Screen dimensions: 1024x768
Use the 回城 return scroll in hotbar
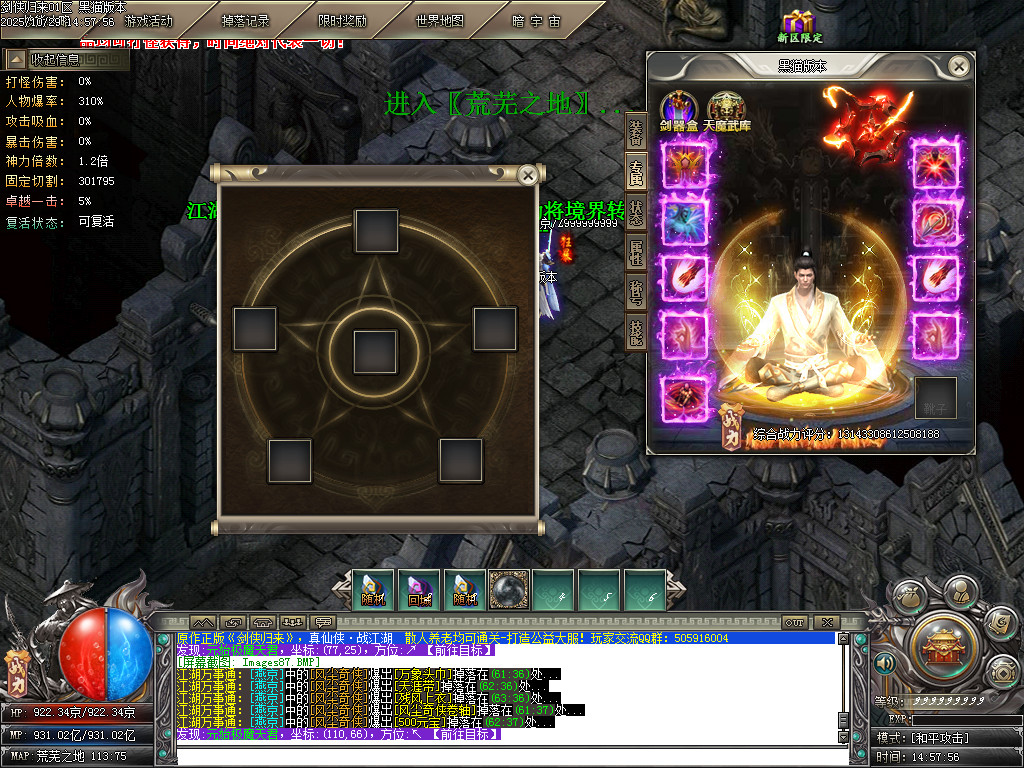[x=418, y=590]
